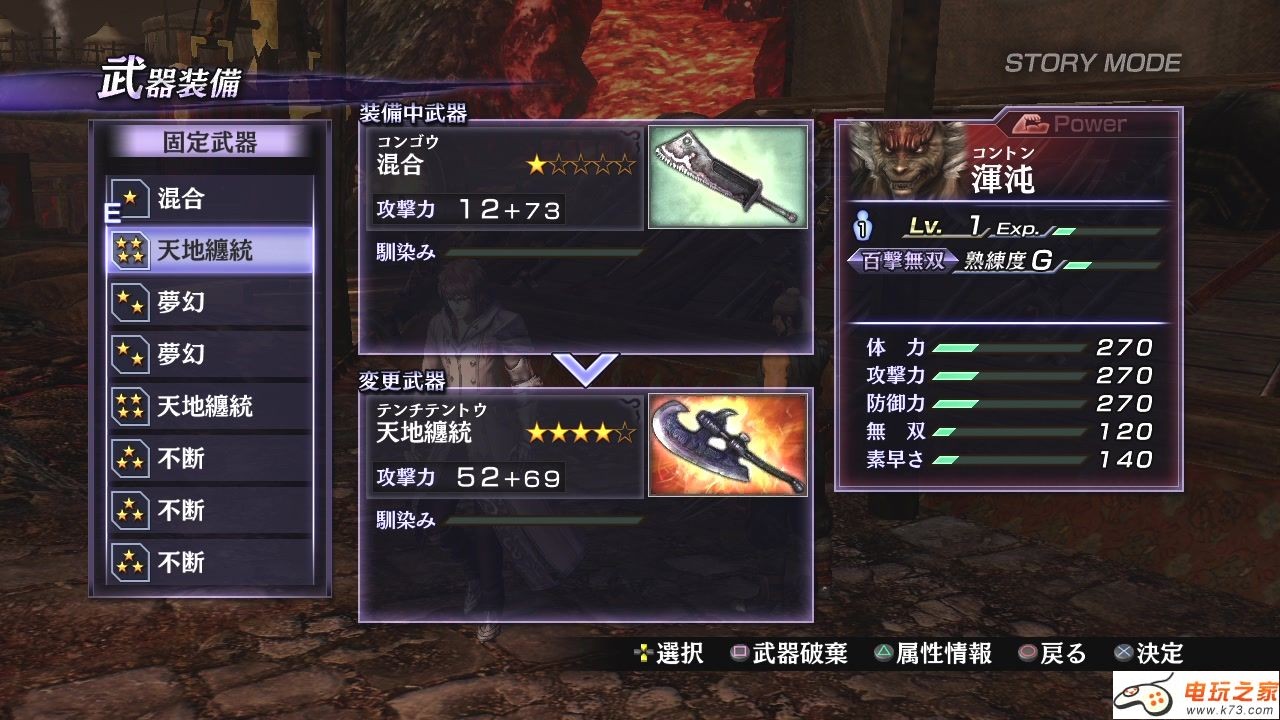Select the 混合 weapon in the list
The height and width of the screenshot is (720, 1280).
pos(210,198)
